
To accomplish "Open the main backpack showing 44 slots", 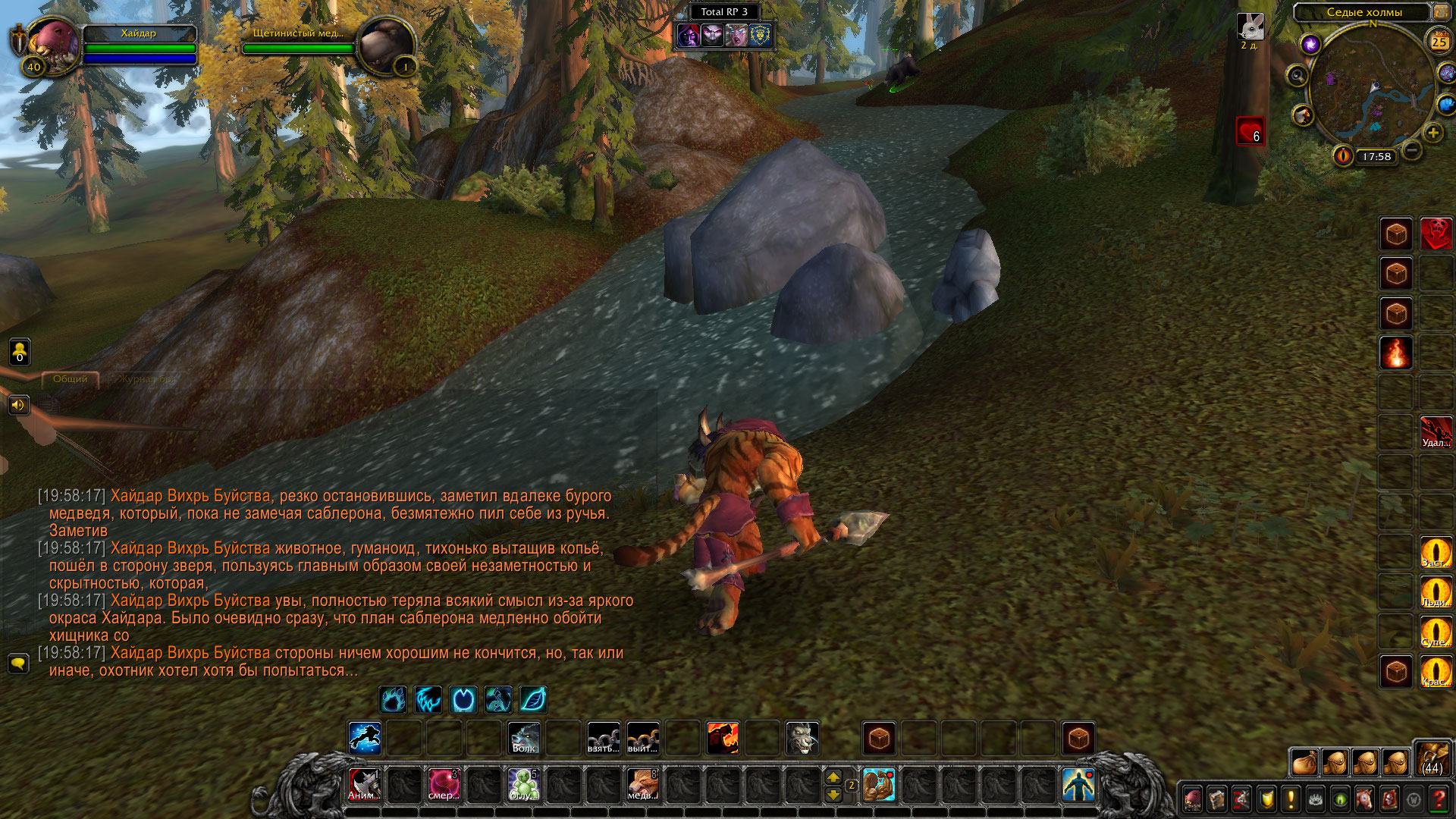I will (1432, 758).
